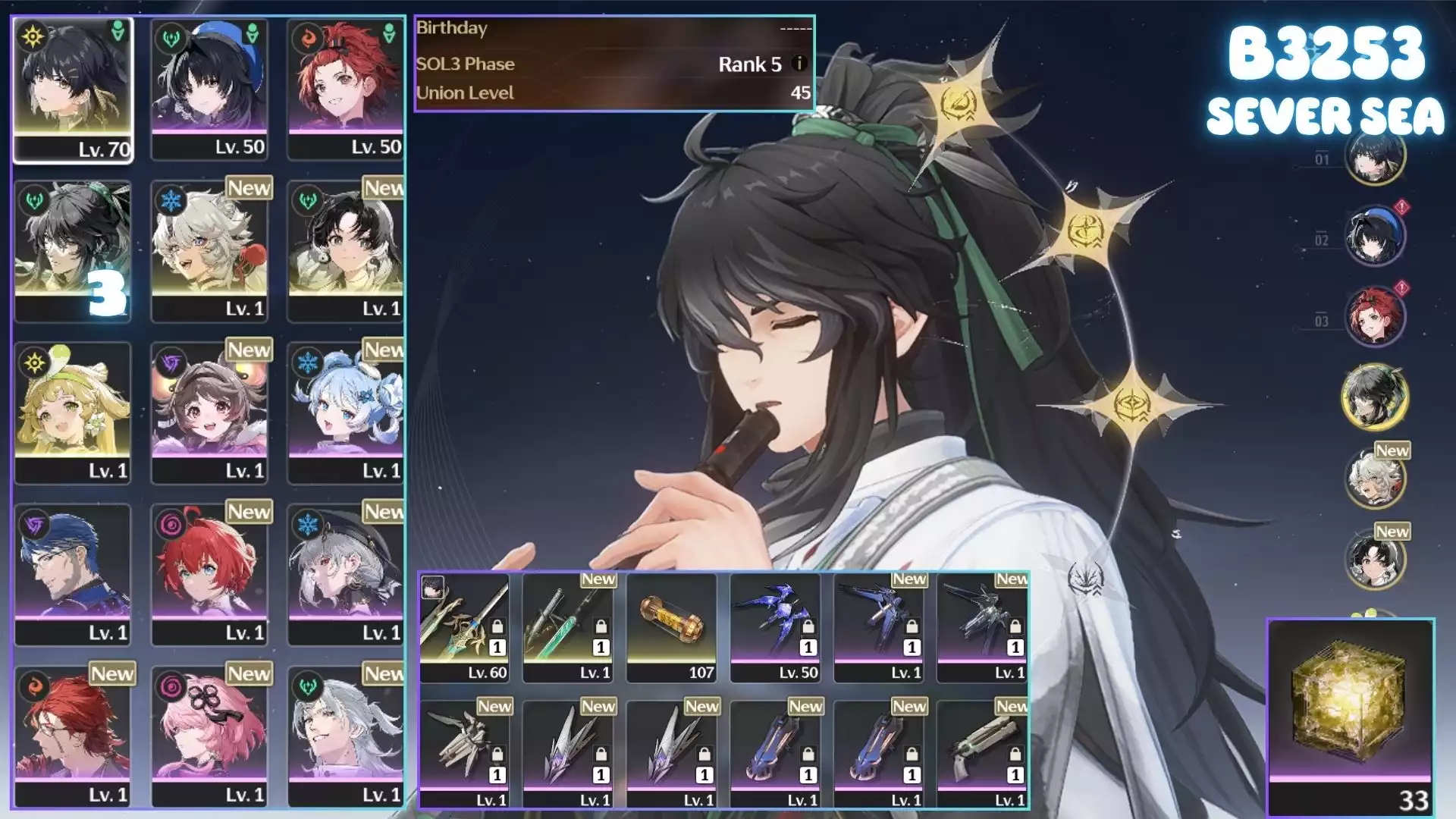The height and width of the screenshot is (819, 1456).
Task: Select the Lv. 1 pistol weapon slot
Action: point(982,753)
